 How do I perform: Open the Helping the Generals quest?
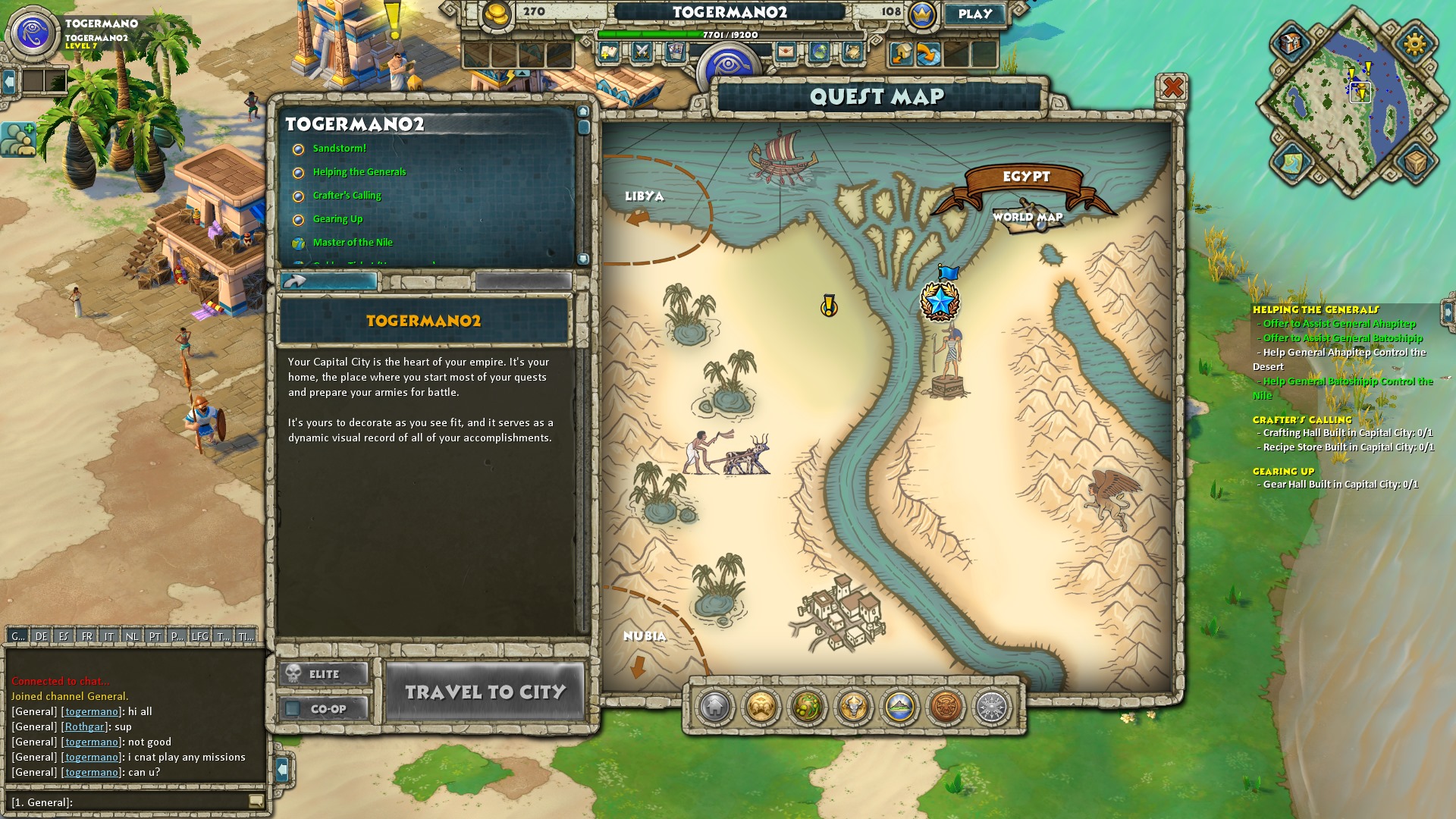click(x=359, y=172)
